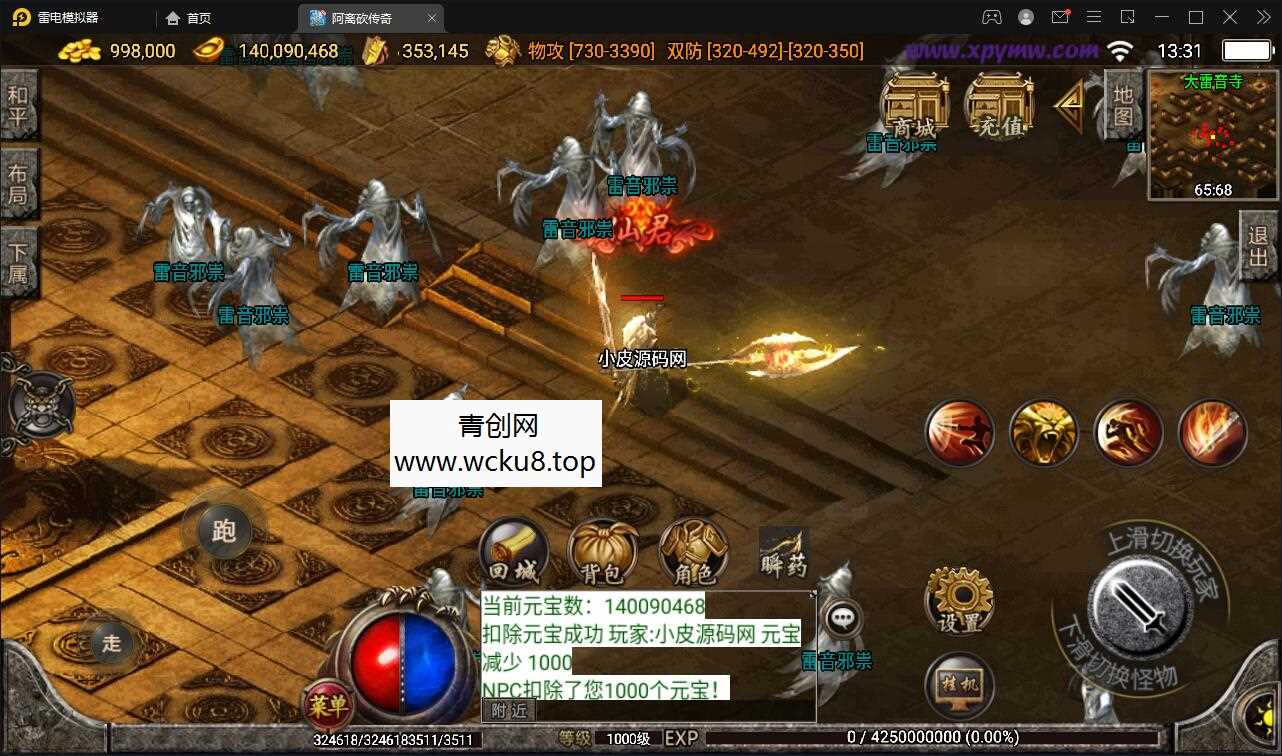Open the 设置 in-game settings gear

(958, 599)
